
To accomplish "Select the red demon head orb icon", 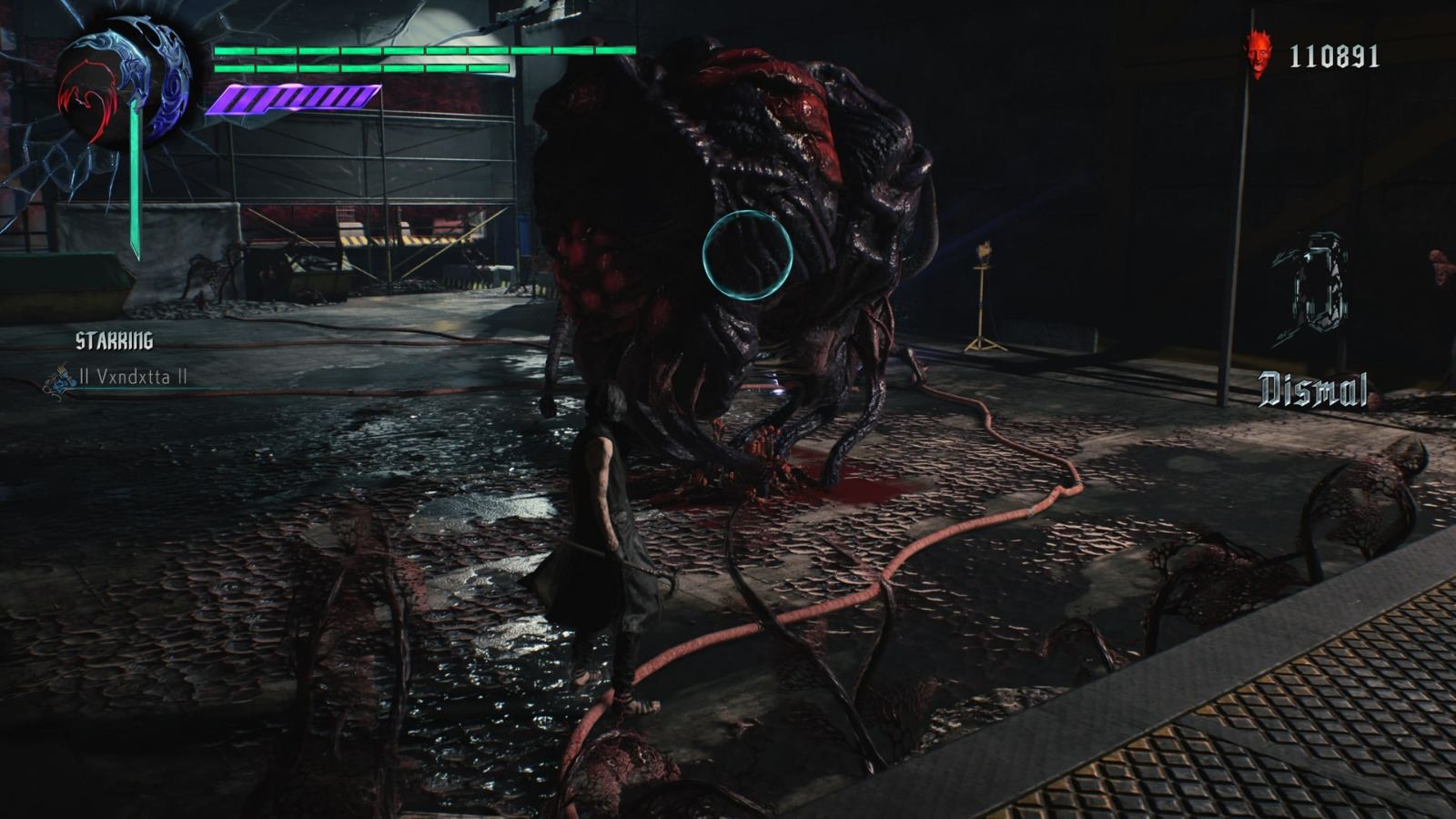I will (x=1258, y=53).
